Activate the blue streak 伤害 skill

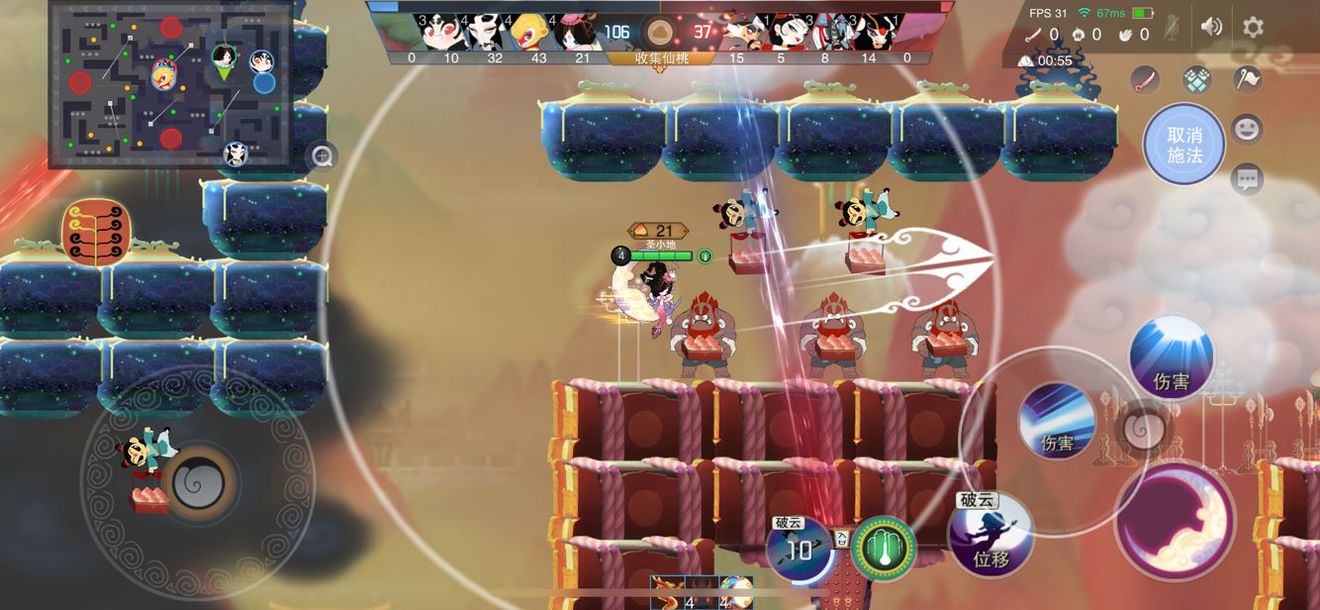1056,421
